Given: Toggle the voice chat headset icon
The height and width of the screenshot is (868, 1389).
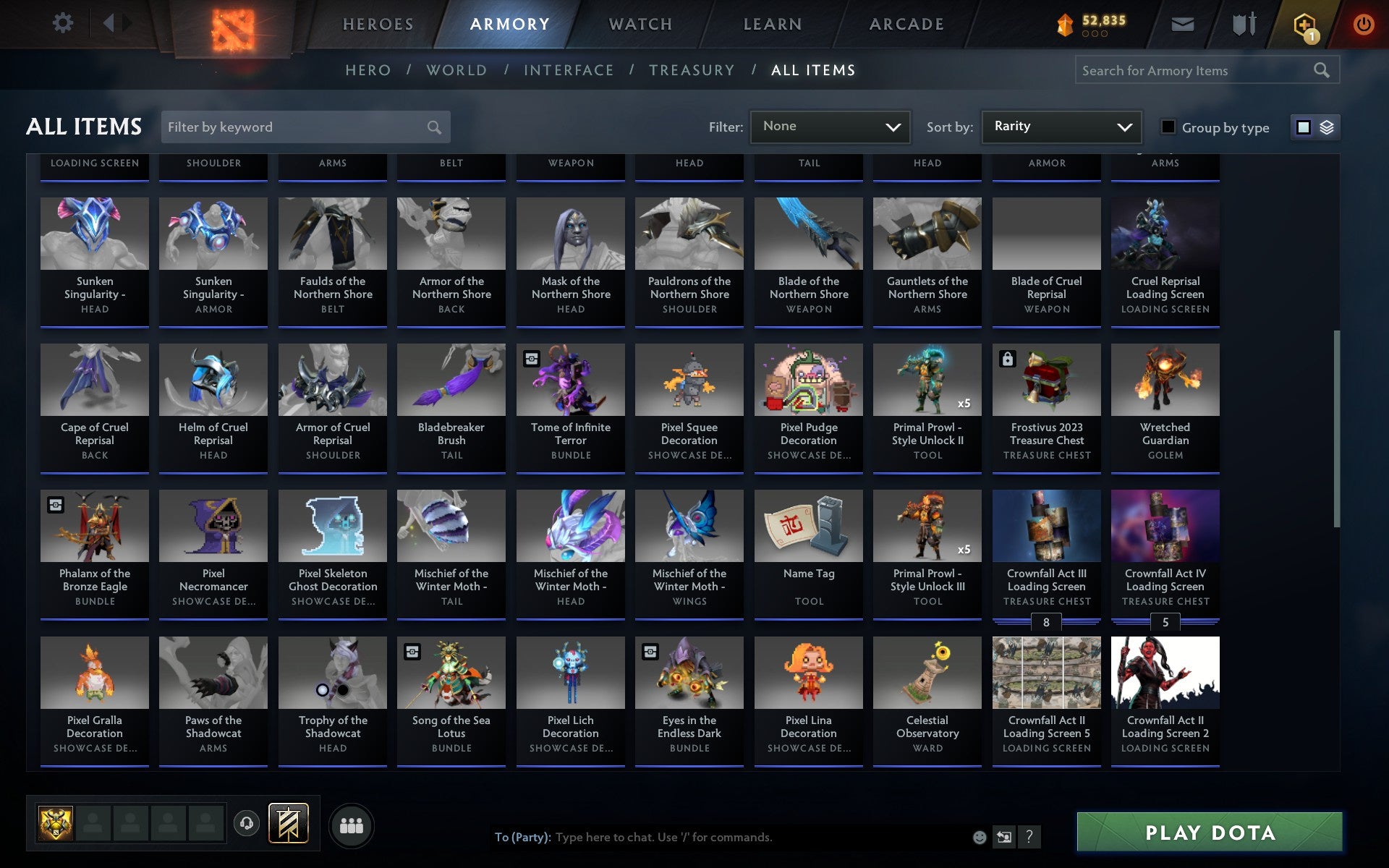Looking at the screenshot, I should tap(245, 822).
